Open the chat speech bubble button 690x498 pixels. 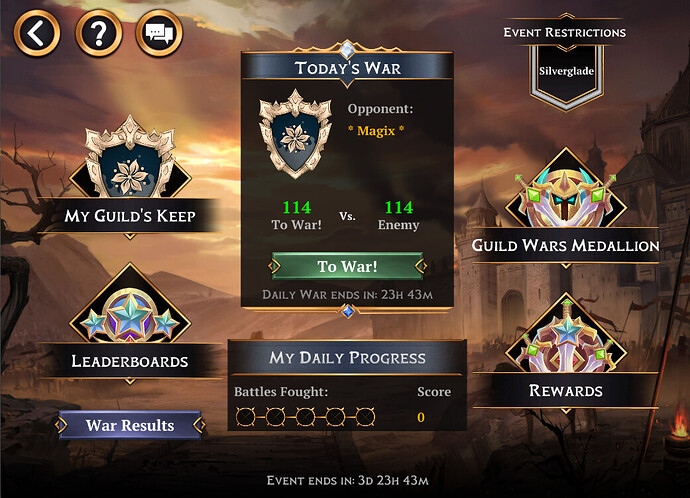coord(158,34)
